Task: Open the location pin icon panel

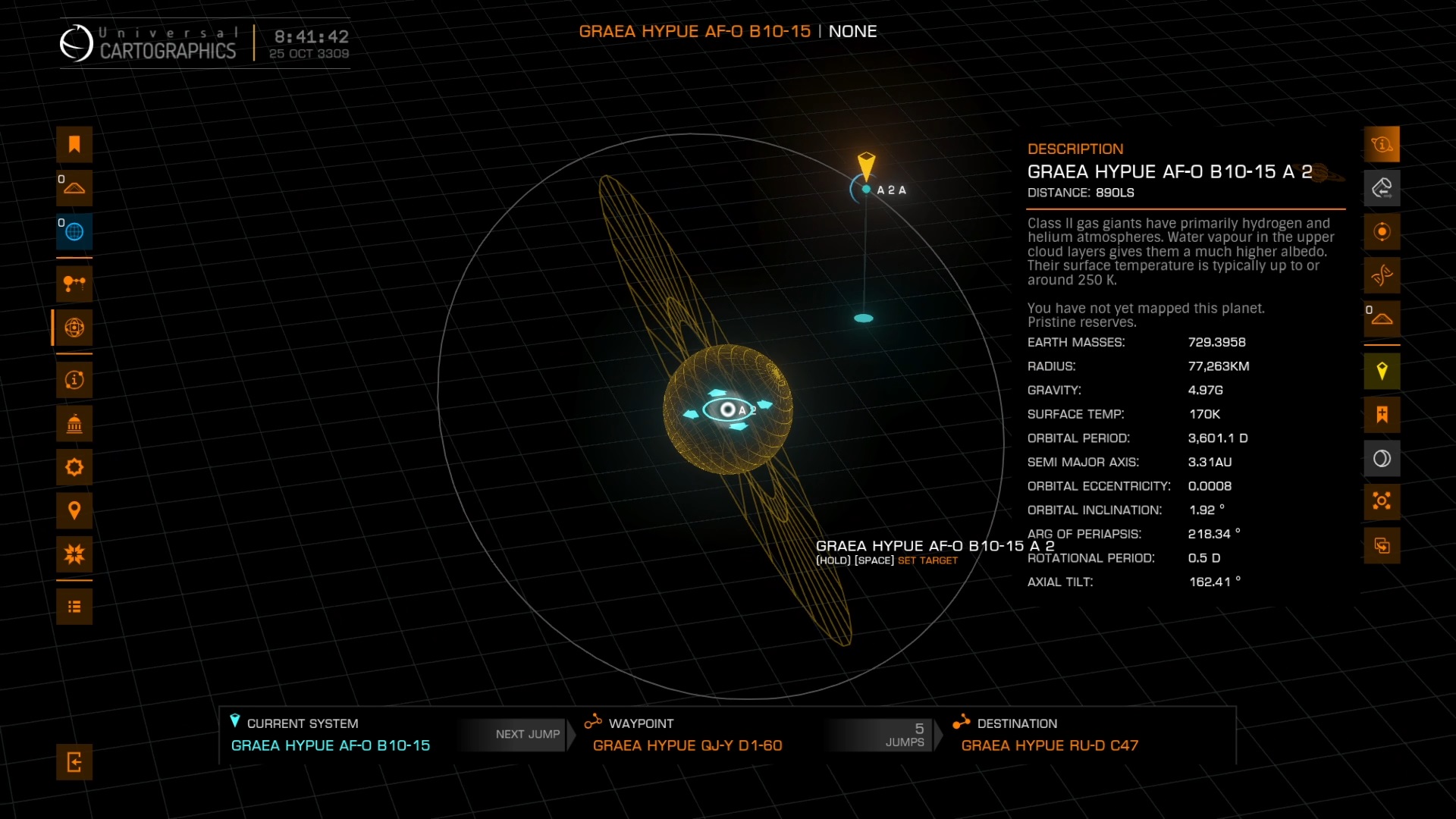Action: 74,510
